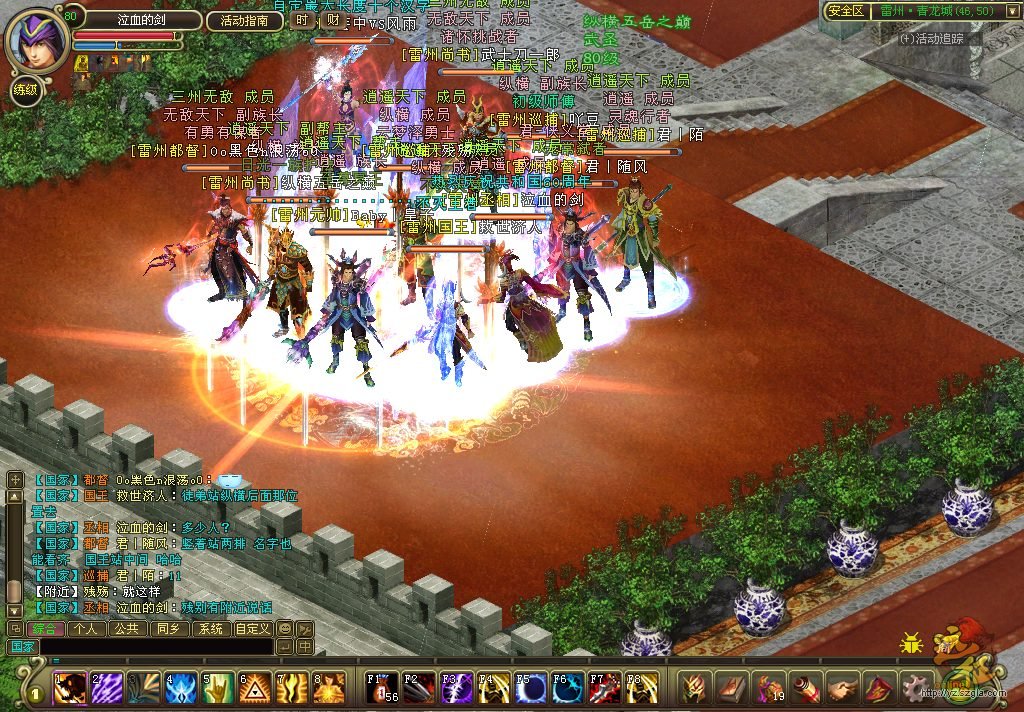Click the player portrait avatar
Image resolution: width=1024 pixels, height=712 pixels.
point(36,40)
